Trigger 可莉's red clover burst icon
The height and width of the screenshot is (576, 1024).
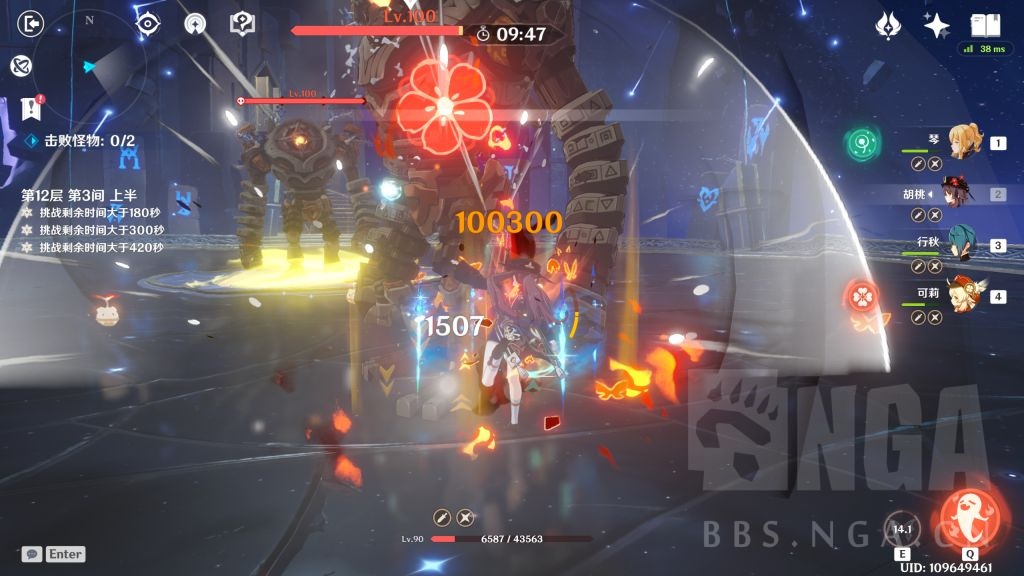(862, 295)
